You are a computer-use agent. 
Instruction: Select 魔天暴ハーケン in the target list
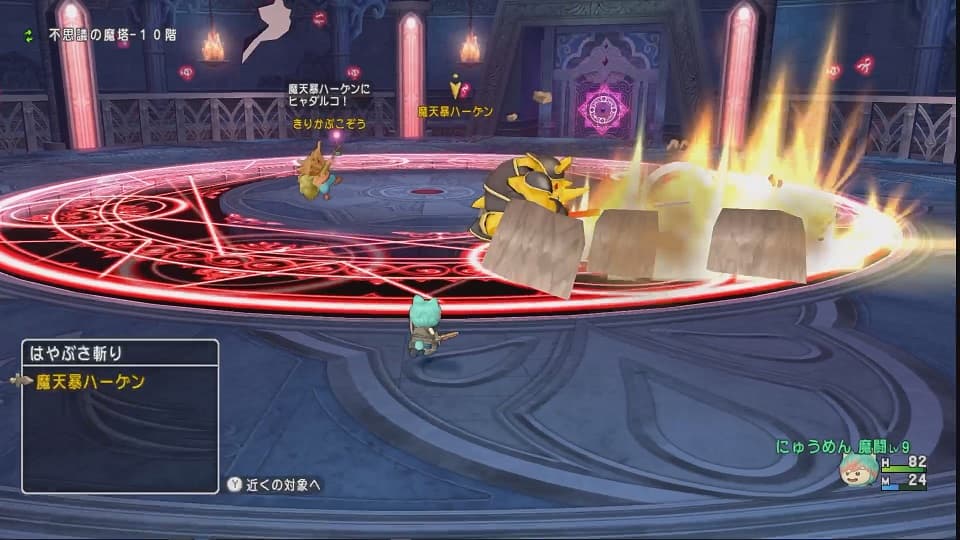90,381
